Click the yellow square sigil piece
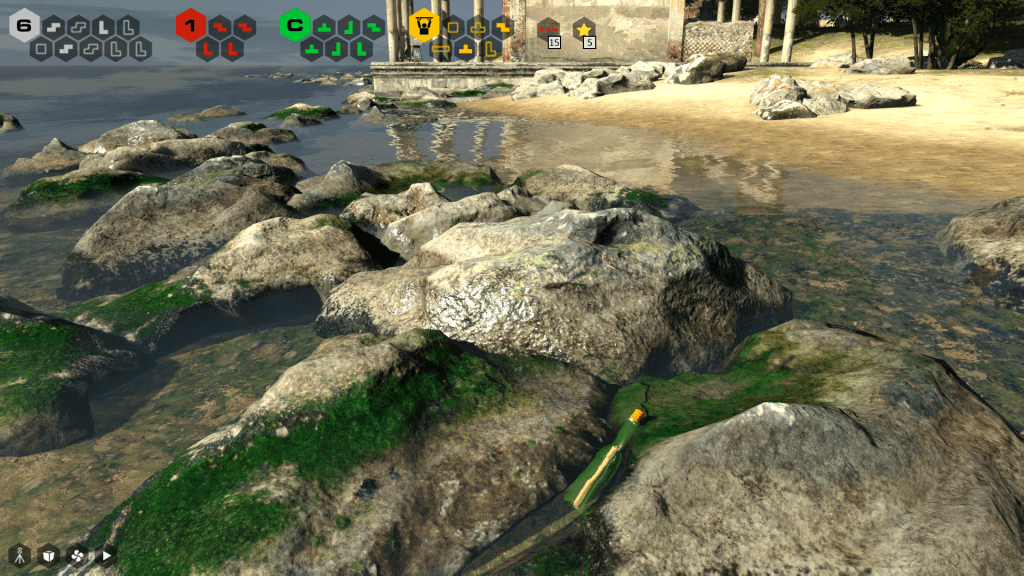1024x576 pixels. pyautogui.click(x=453, y=25)
